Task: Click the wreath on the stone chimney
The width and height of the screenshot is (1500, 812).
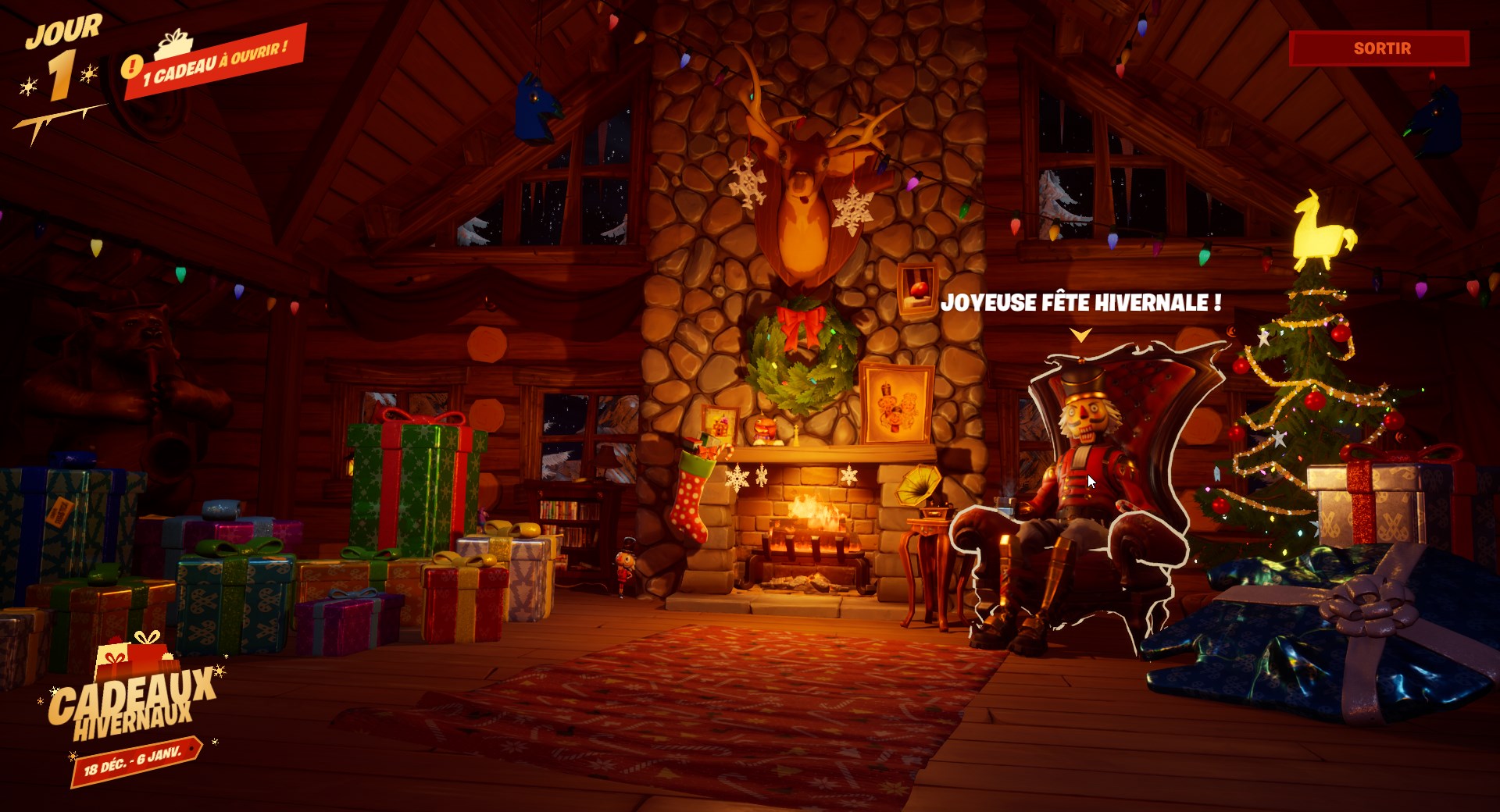Action: click(801, 359)
